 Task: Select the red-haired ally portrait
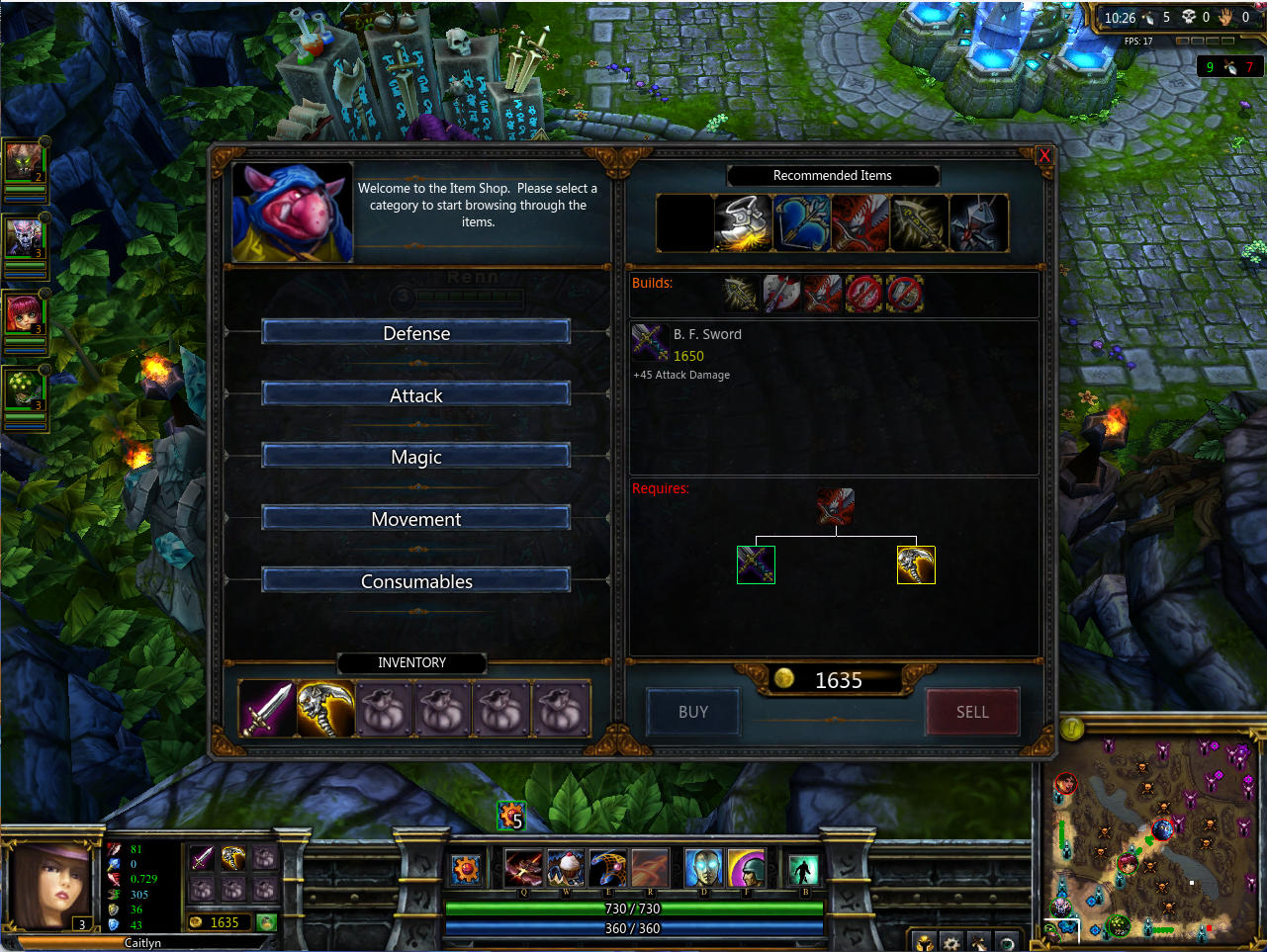pyautogui.click(x=23, y=314)
